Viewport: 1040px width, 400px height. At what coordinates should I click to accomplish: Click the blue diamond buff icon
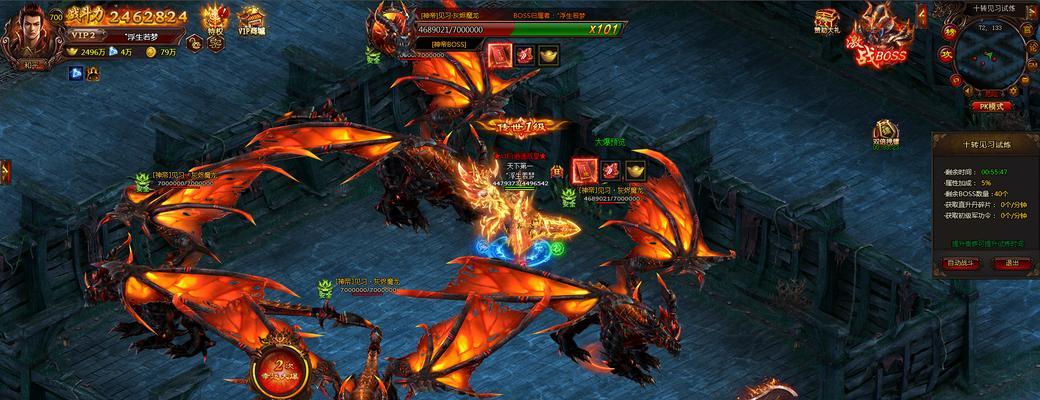coord(75,72)
